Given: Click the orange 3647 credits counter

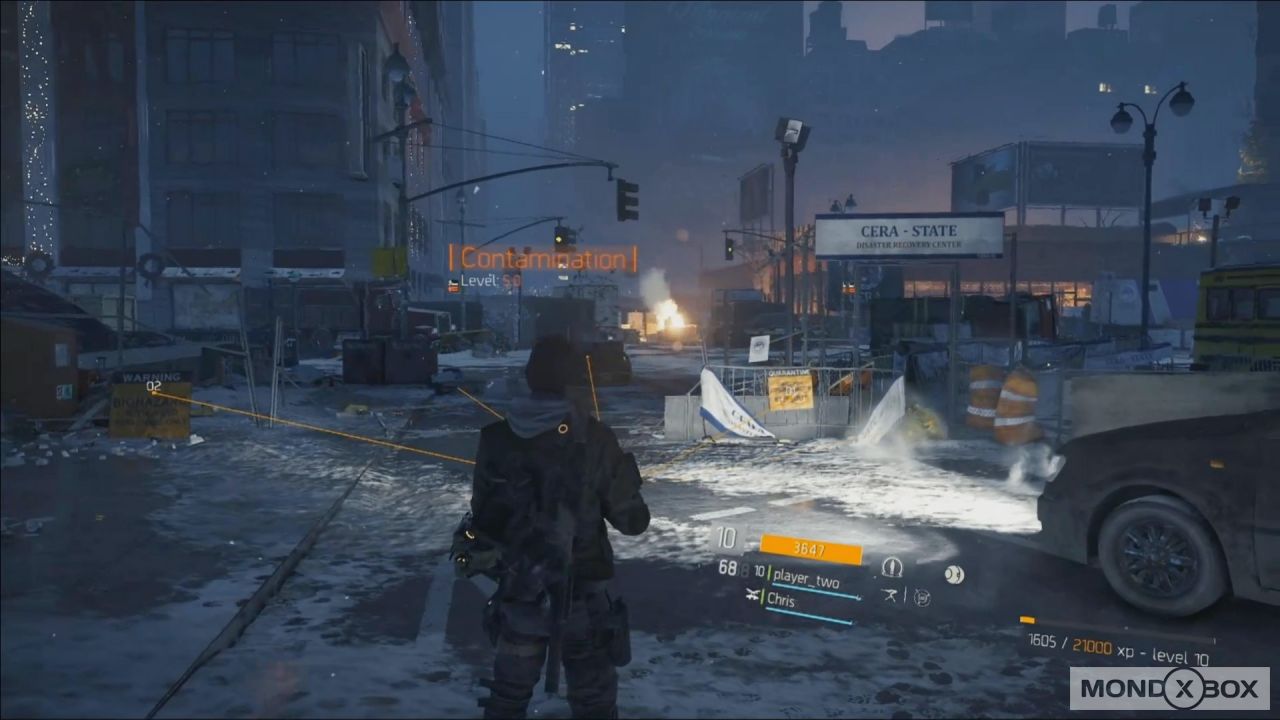Looking at the screenshot, I should click(810, 548).
